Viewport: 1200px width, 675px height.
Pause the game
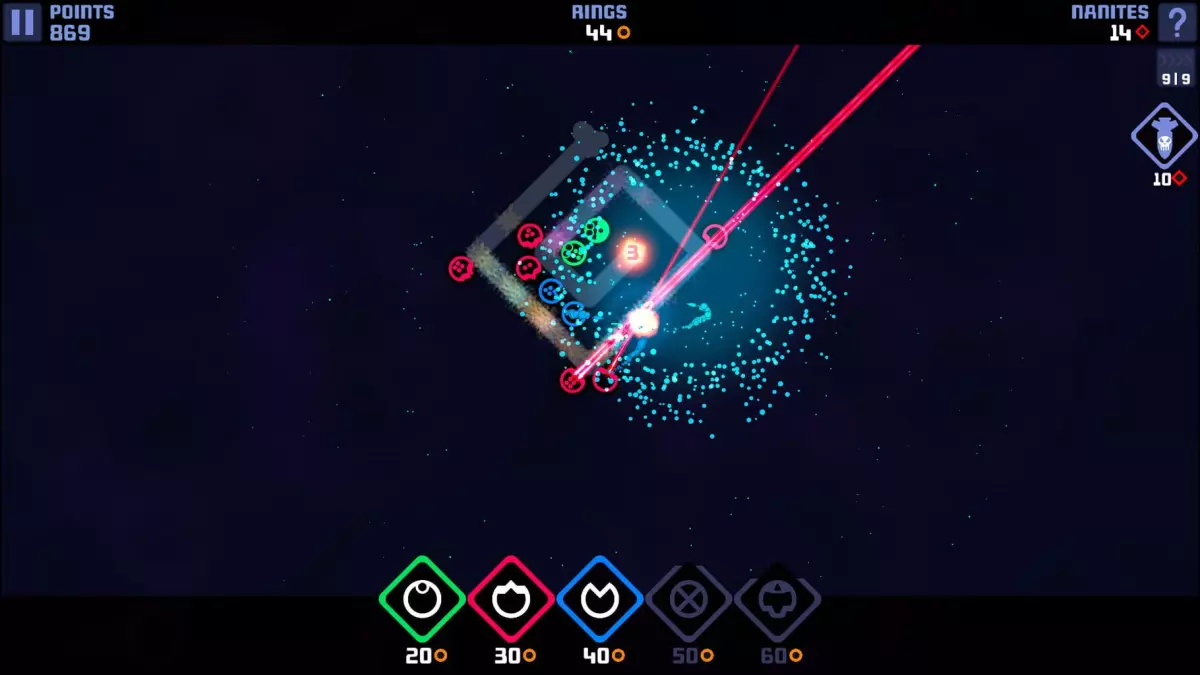click(x=22, y=22)
